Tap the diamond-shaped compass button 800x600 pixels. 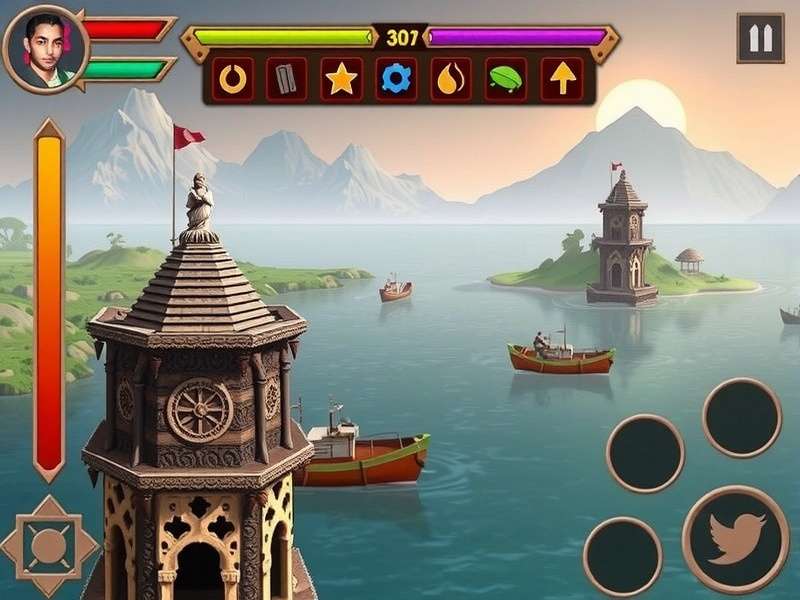[x=48, y=546]
